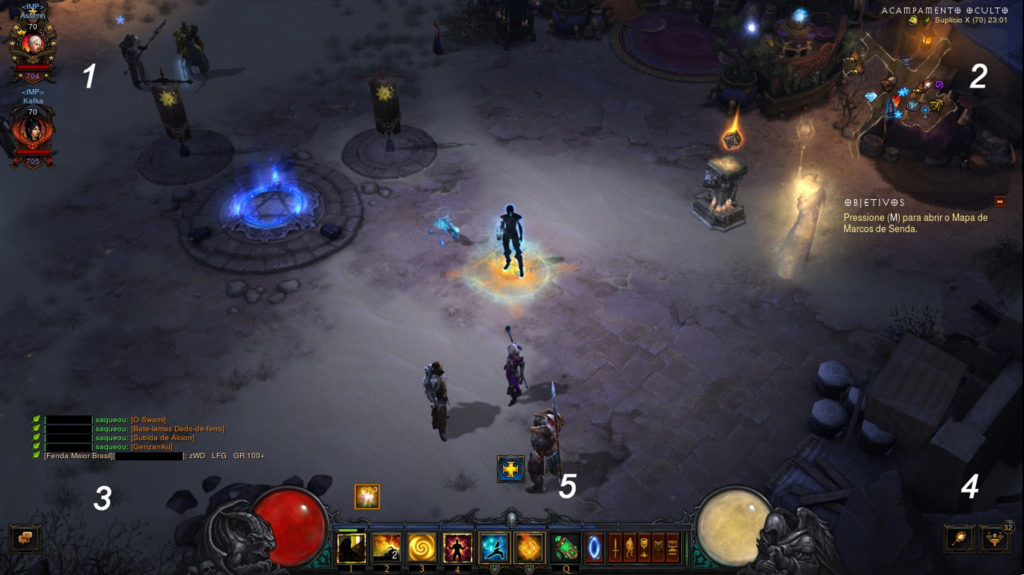Use the blue dashing kick skill
The image size is (1024, 575).
pyautogui.click(x=493, y=547)
